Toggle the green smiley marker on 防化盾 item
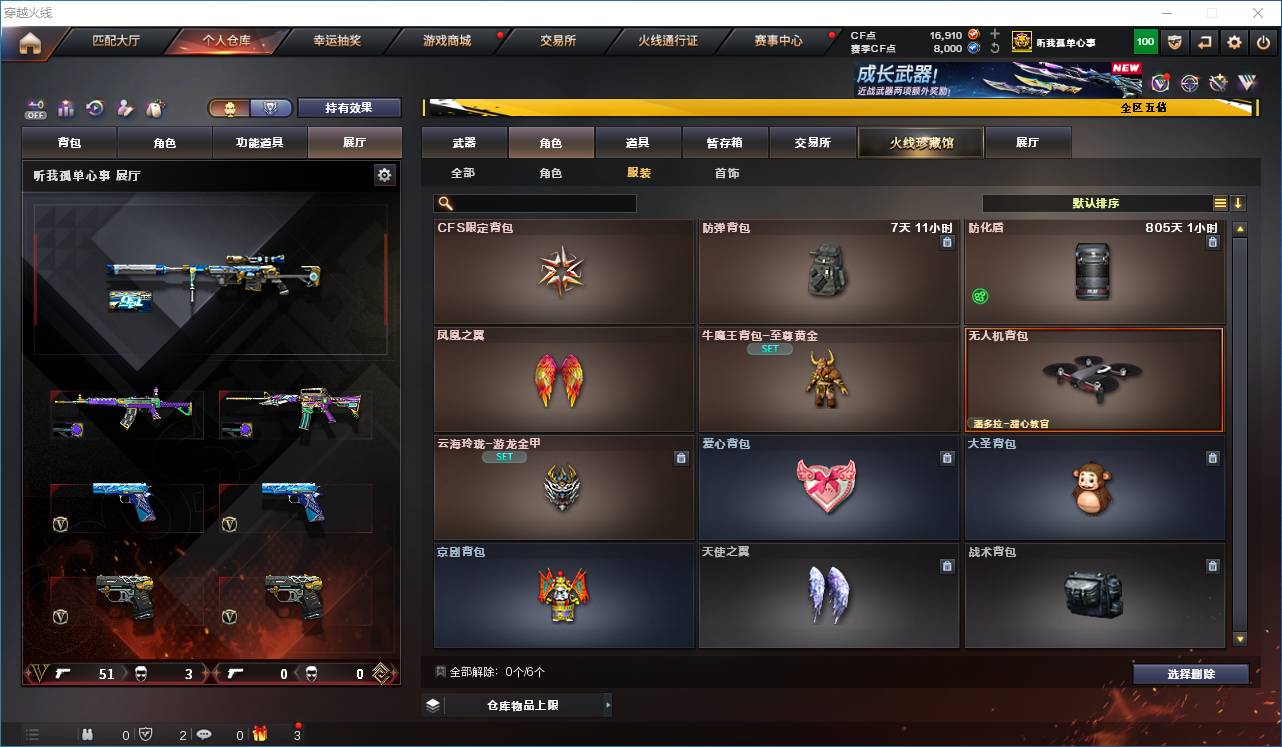Screen dimensions: 1282x747 pyautogui.click(x=979, y=295)
